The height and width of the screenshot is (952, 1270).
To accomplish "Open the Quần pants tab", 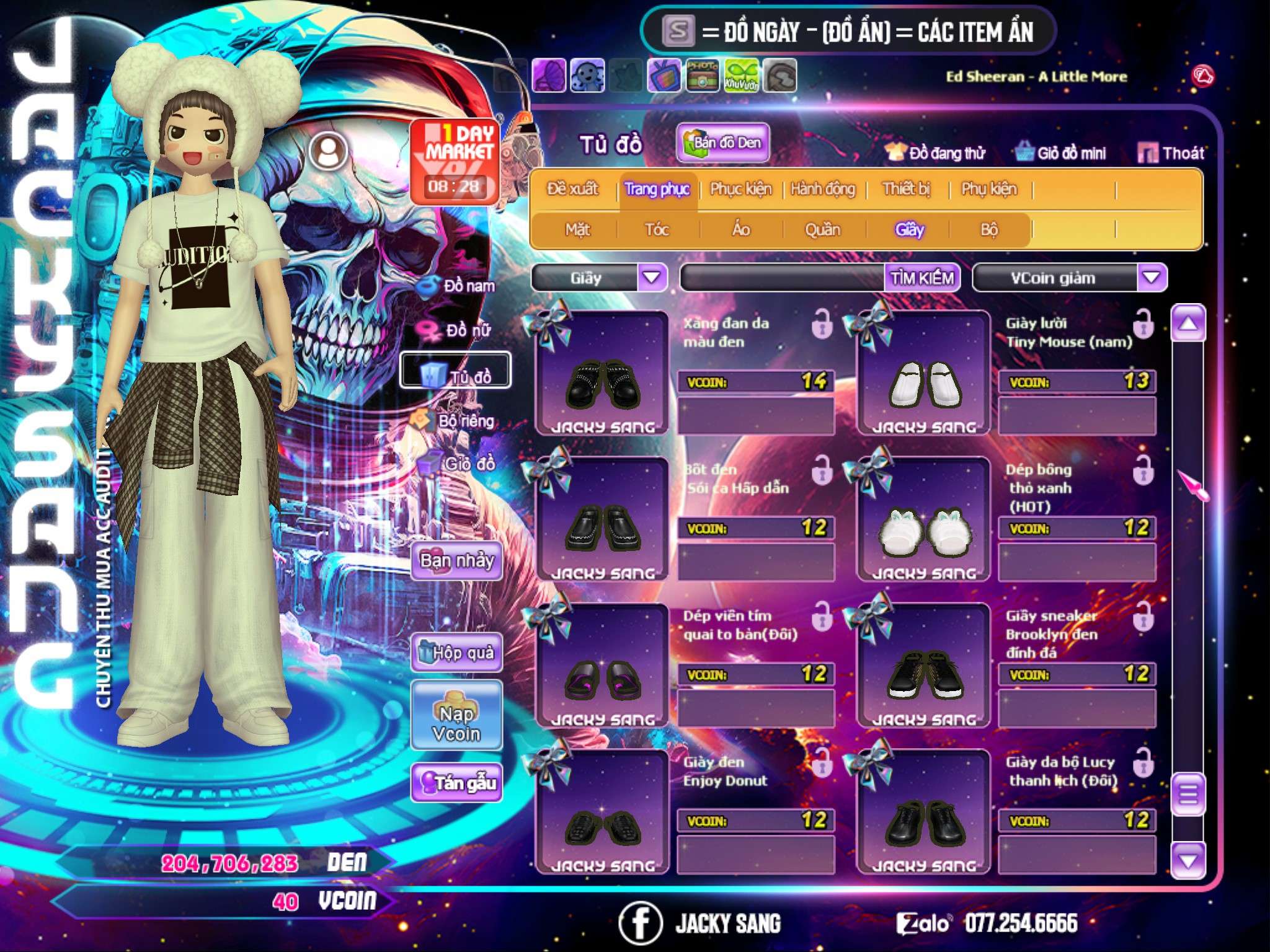I will pyautogui.click(x=822, y=230).
